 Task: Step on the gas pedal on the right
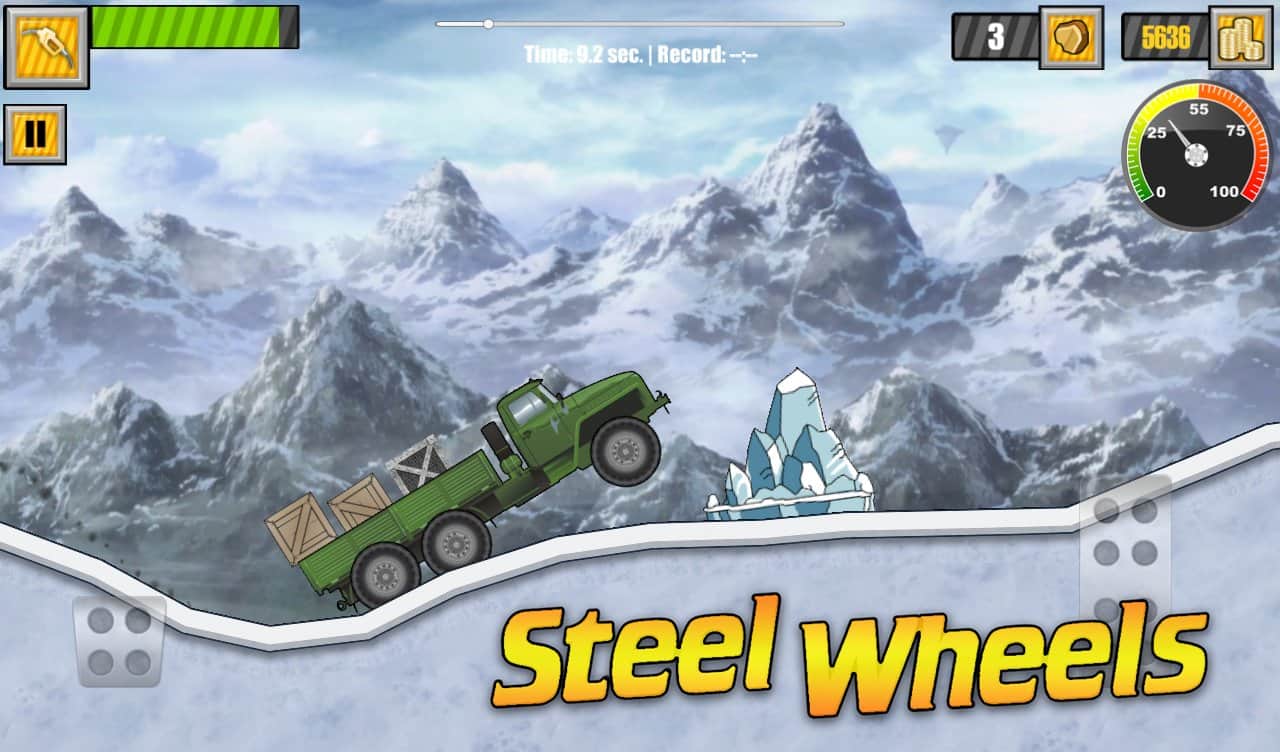1125,553
